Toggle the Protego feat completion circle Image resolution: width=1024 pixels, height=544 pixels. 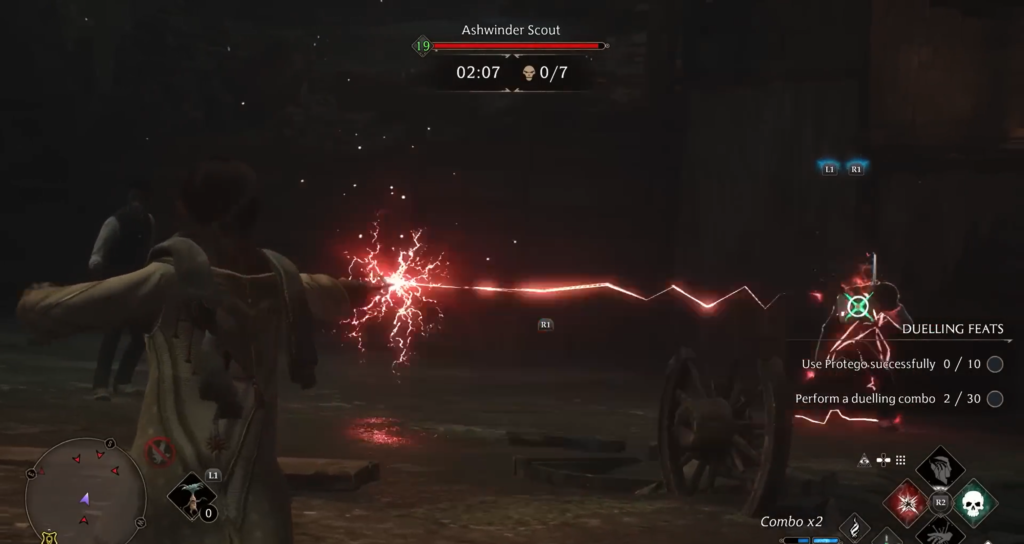[994, 364]
